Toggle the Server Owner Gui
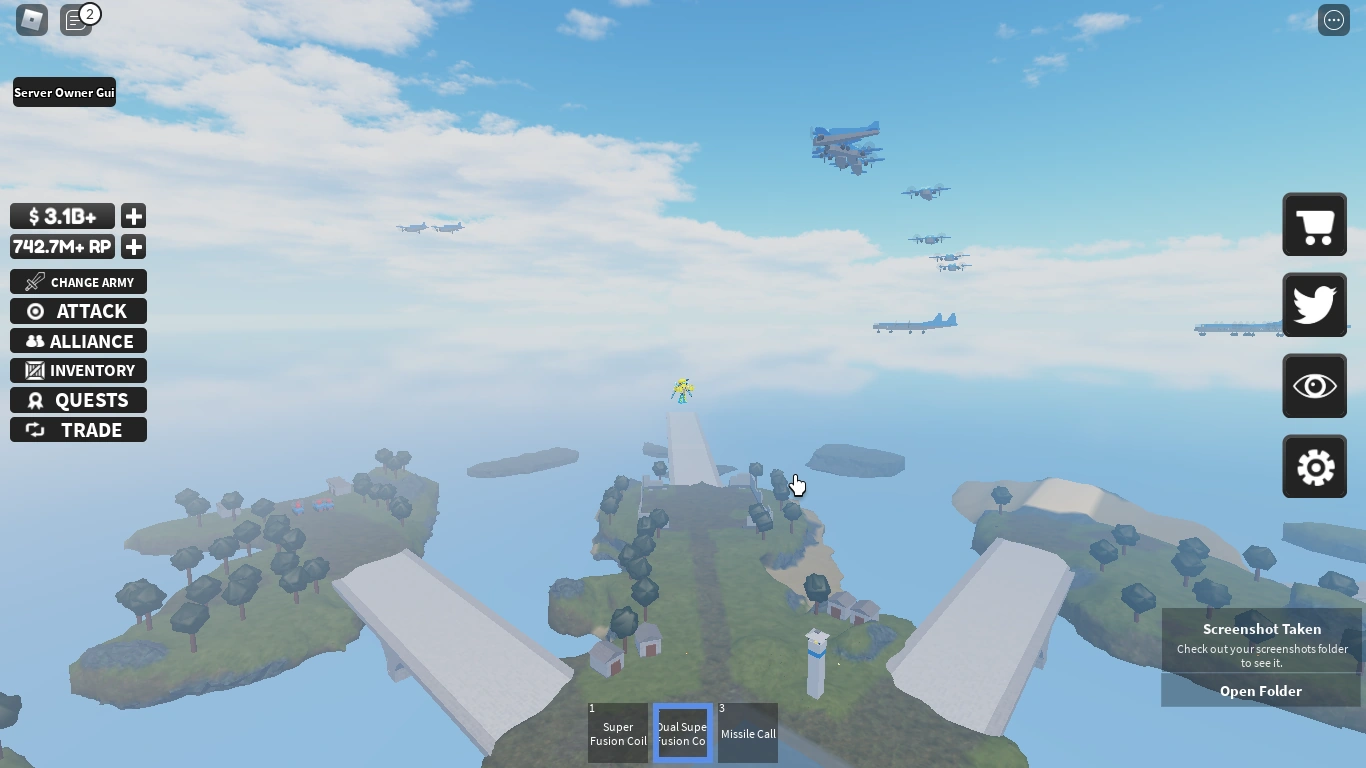The width and height of the screenshot is (1366, 768). (64, 92)
